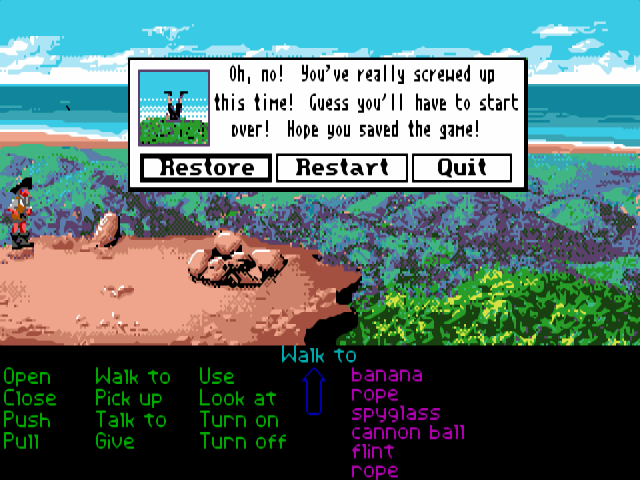The image size is (640, 480).
Task: Activate the Use verb
Action: [x=217, y=377]
